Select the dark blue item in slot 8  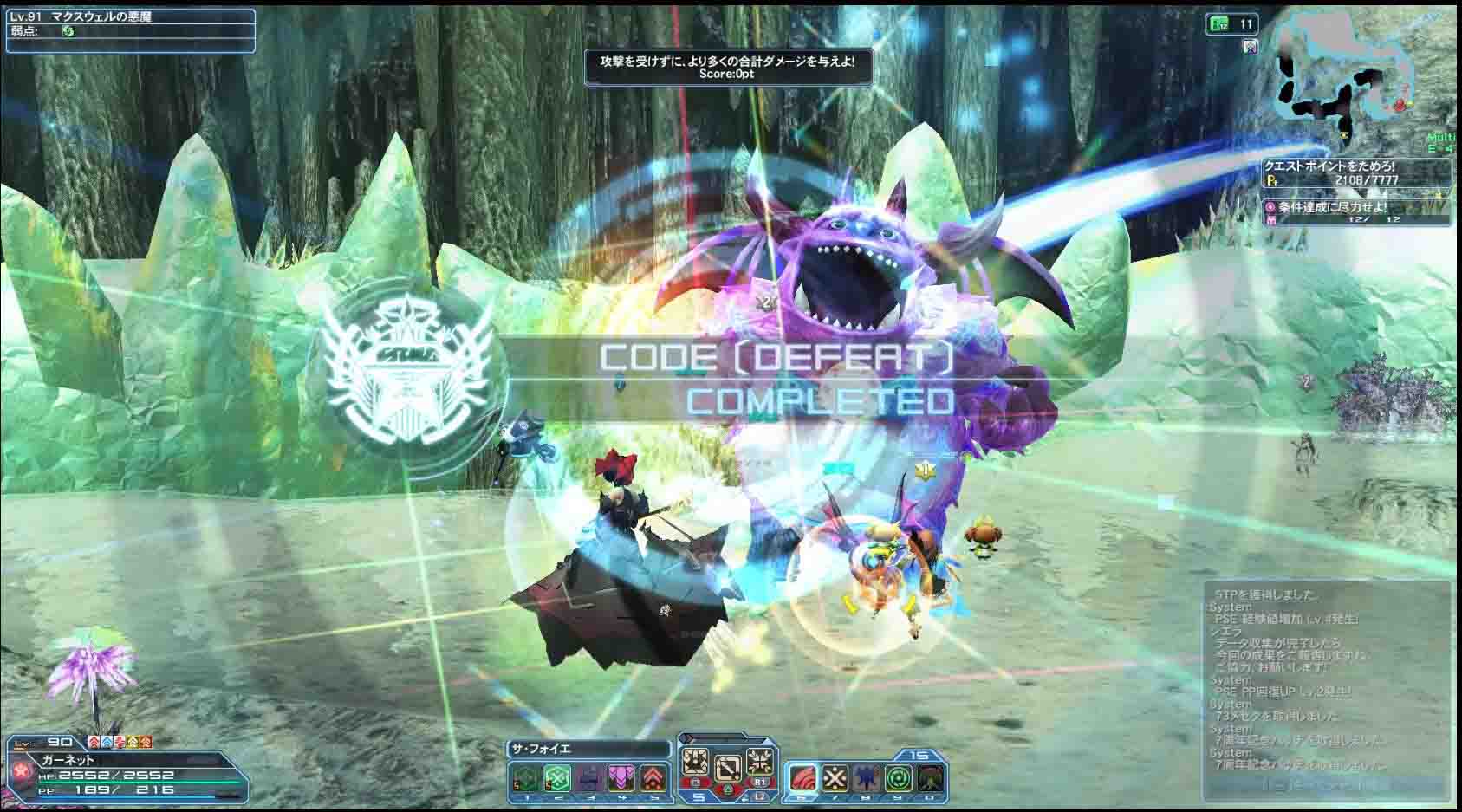tap(866, 778)
